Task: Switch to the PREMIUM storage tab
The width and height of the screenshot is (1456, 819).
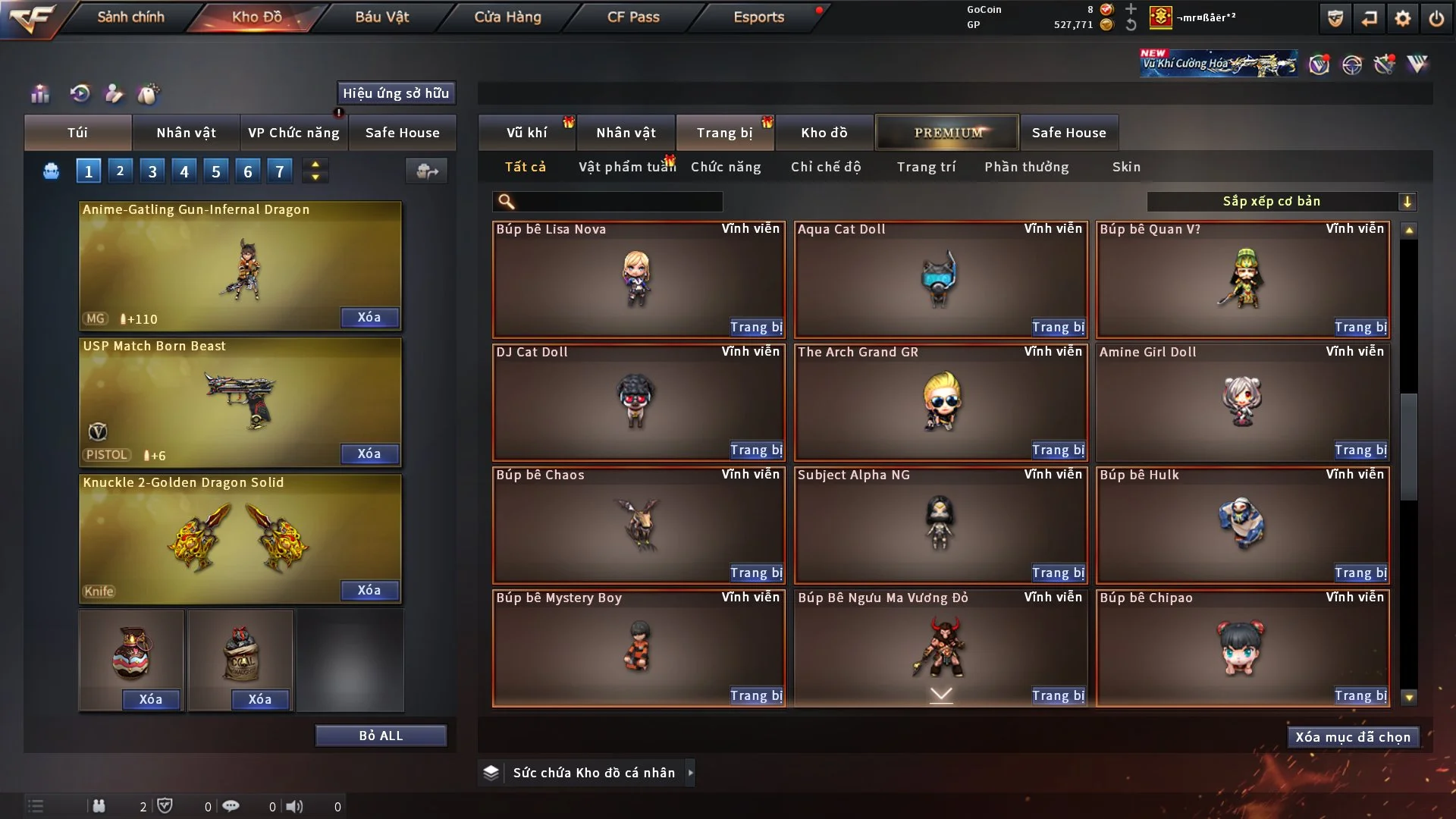Action: [x=947, y=133]
